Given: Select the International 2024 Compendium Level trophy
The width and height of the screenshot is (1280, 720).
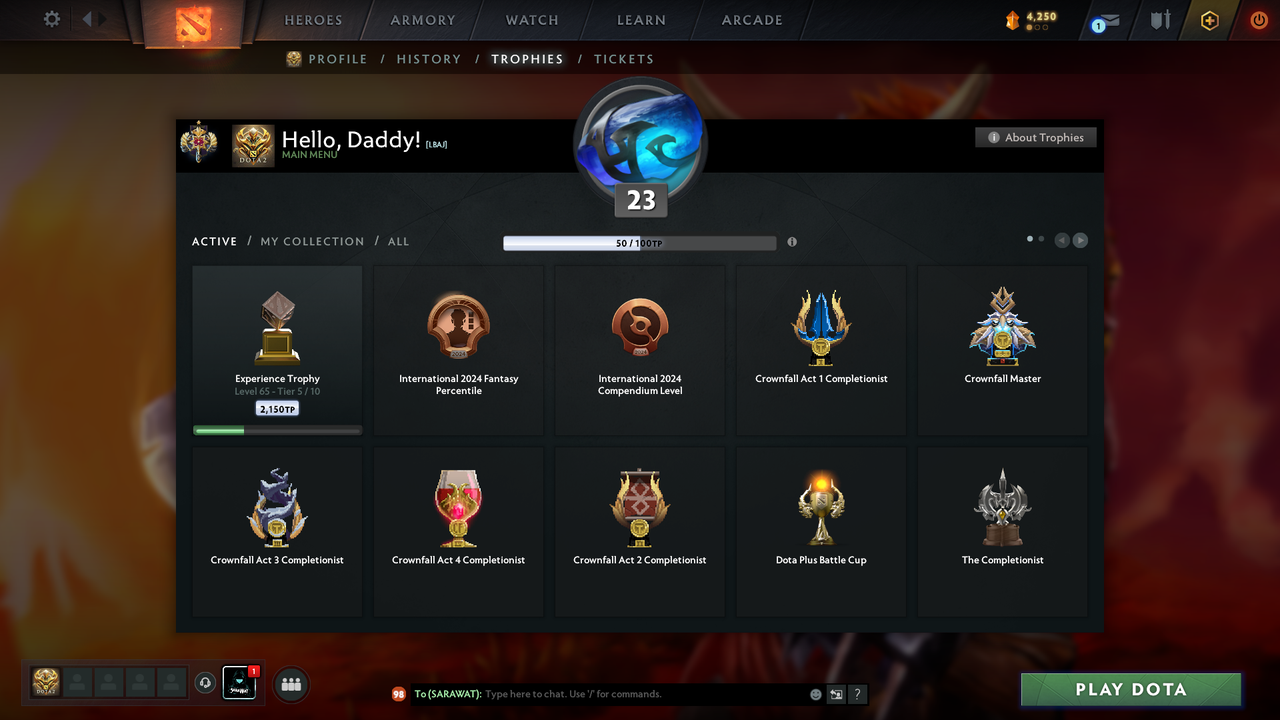Looking at the screenshot, I should tap(639, 348).
